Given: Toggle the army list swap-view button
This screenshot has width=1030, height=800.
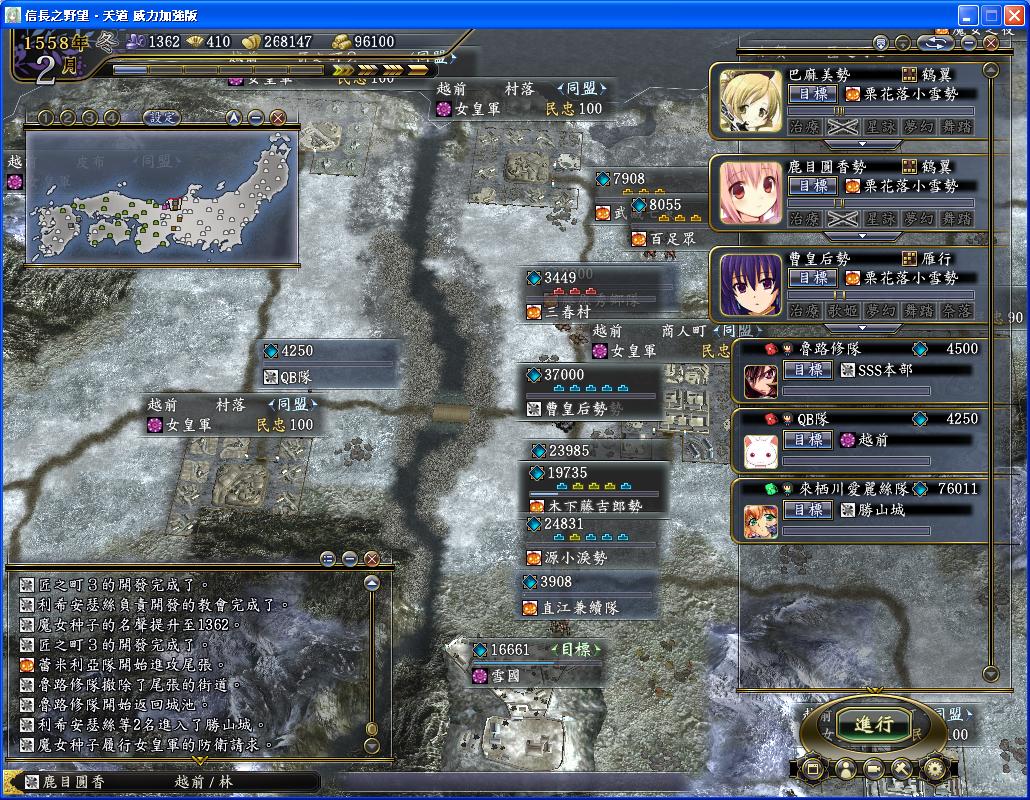Looking at the screenshot, I should (x=937, y=43).
